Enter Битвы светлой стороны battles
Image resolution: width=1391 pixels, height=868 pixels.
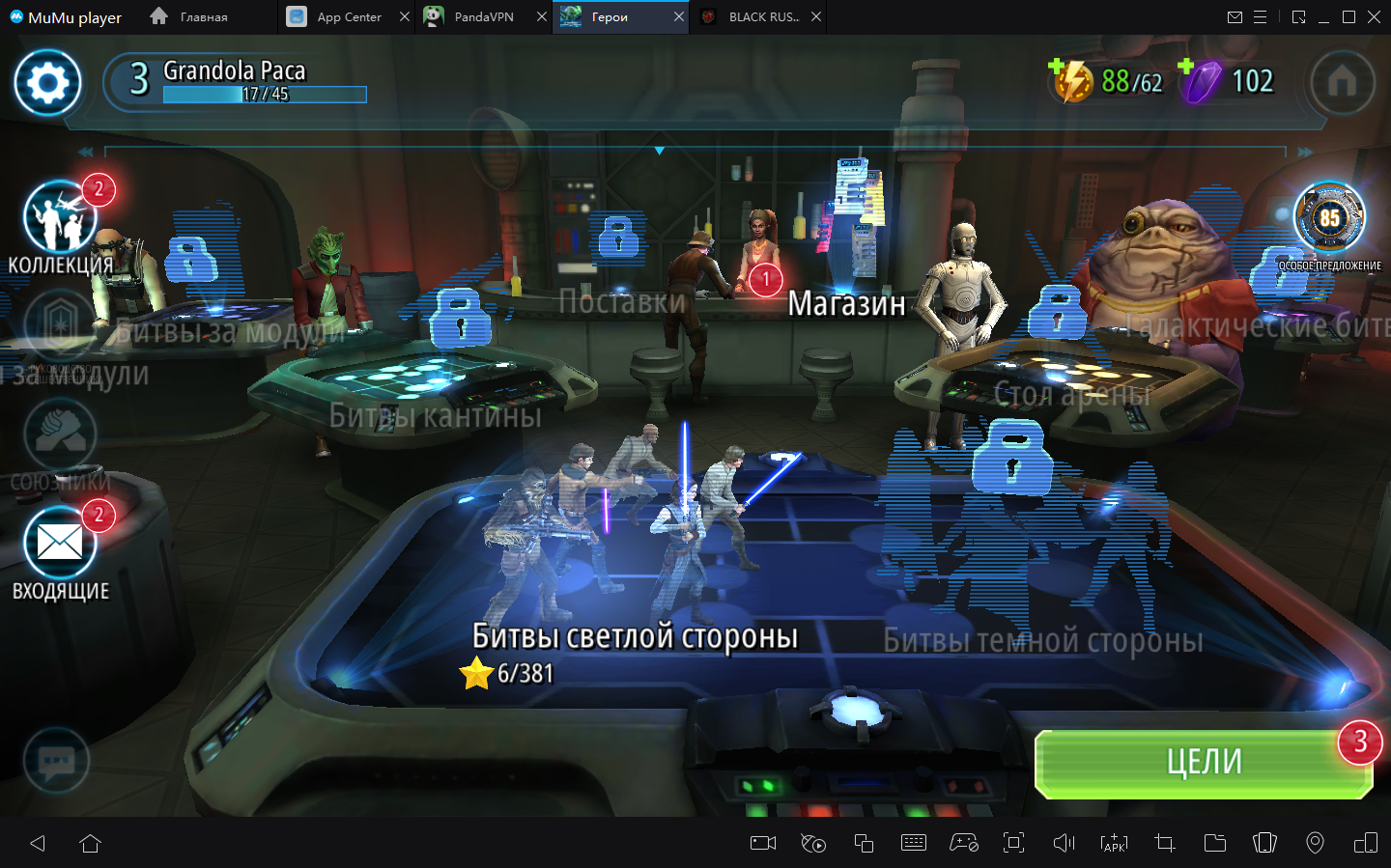tap(634, 635)
